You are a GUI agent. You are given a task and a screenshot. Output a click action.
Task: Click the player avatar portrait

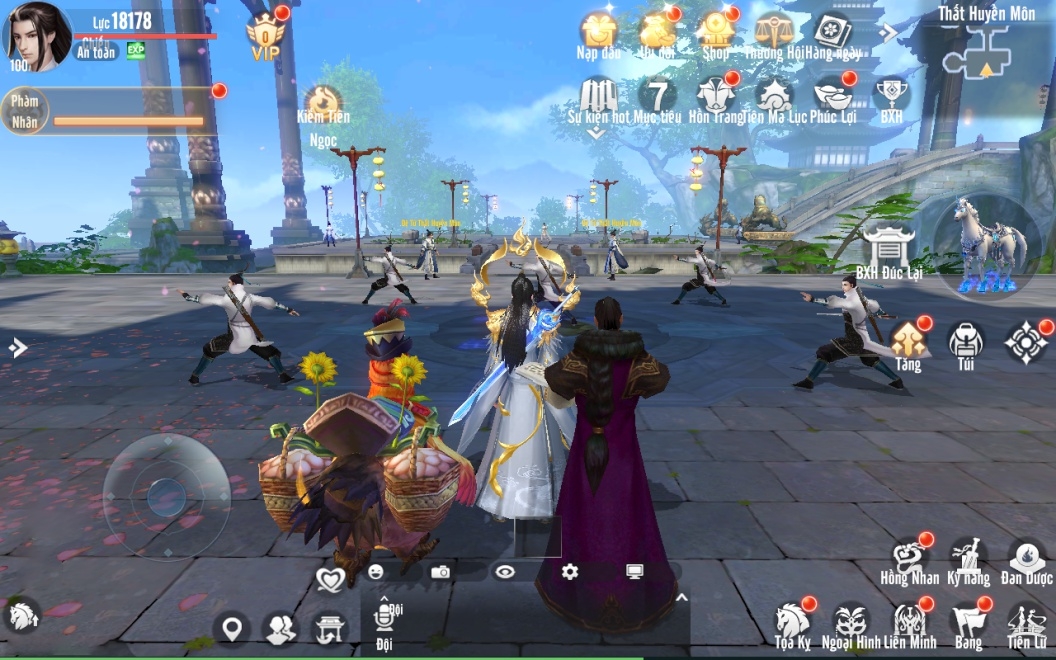click(36, 36)
